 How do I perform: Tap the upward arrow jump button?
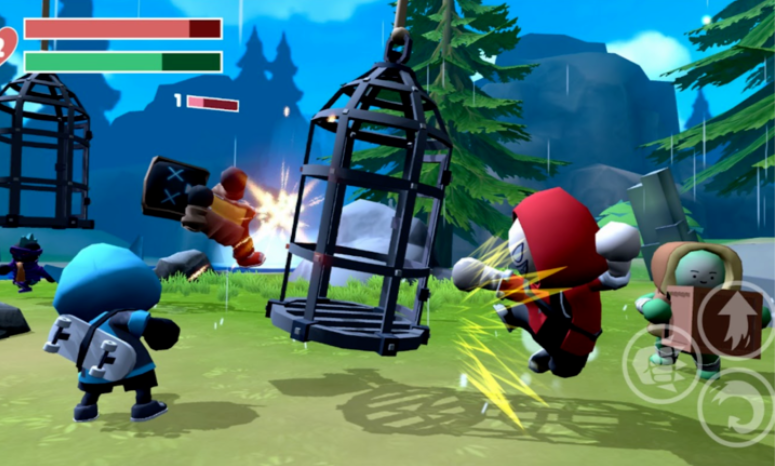(733, 319)
